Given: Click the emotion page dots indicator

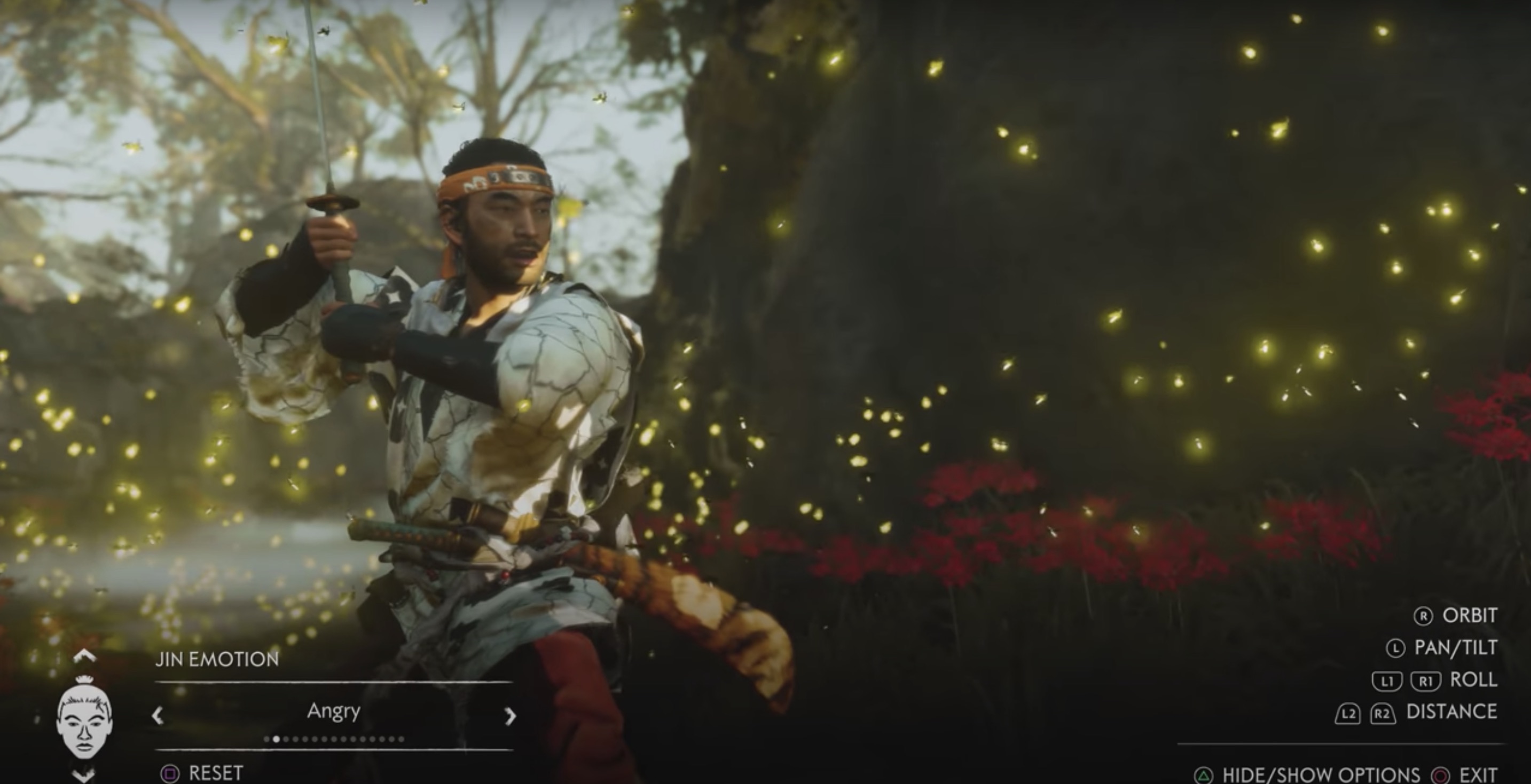Looking at the screenshot, I should point(334,740).
